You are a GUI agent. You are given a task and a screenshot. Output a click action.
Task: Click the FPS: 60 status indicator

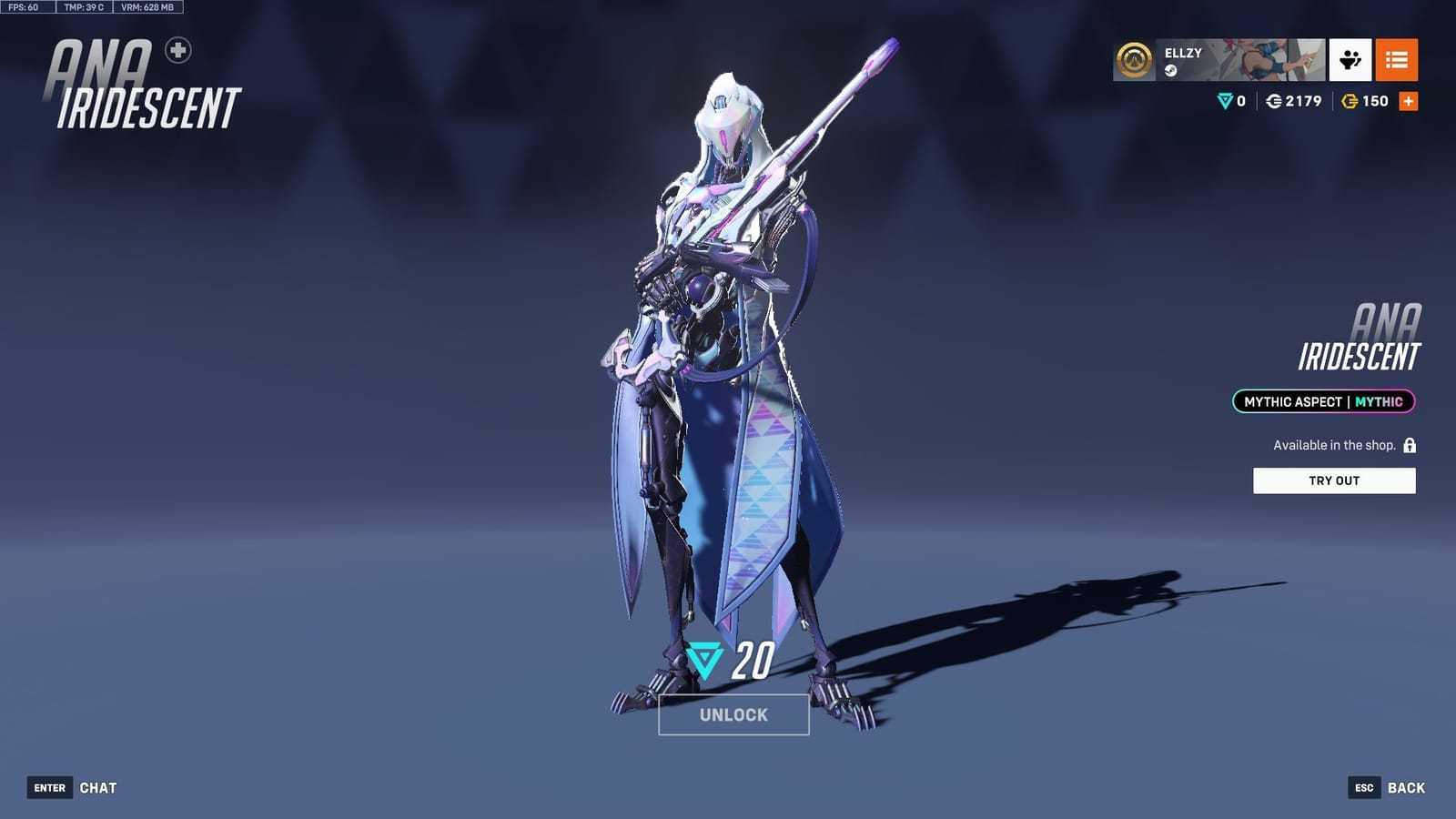[x=25, y=6]
